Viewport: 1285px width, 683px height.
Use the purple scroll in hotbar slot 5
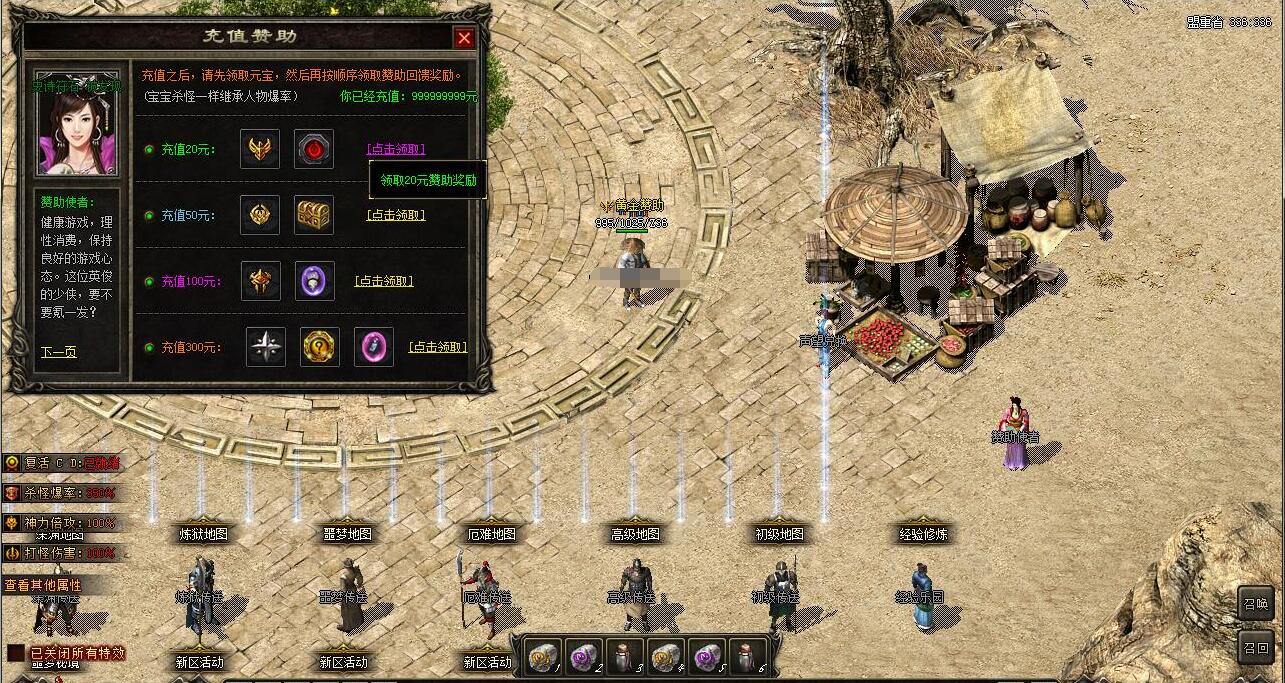tap(707, 656)
